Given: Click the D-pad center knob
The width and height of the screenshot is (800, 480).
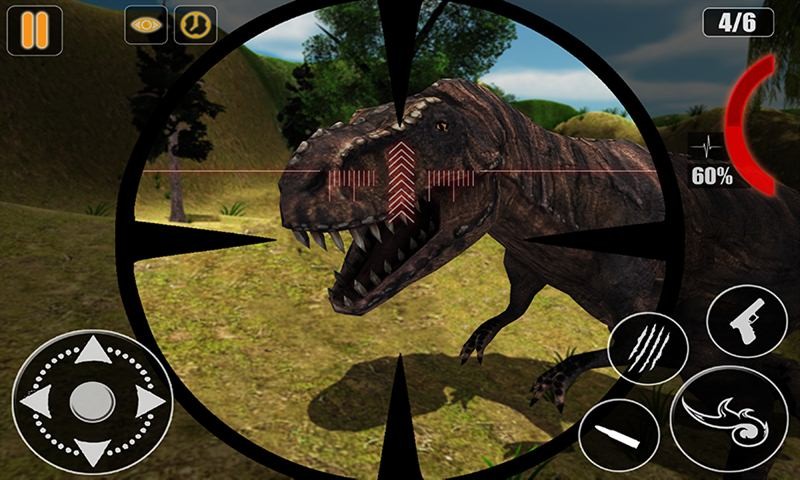Looking at the screenshot, I should tap(93, 401).
